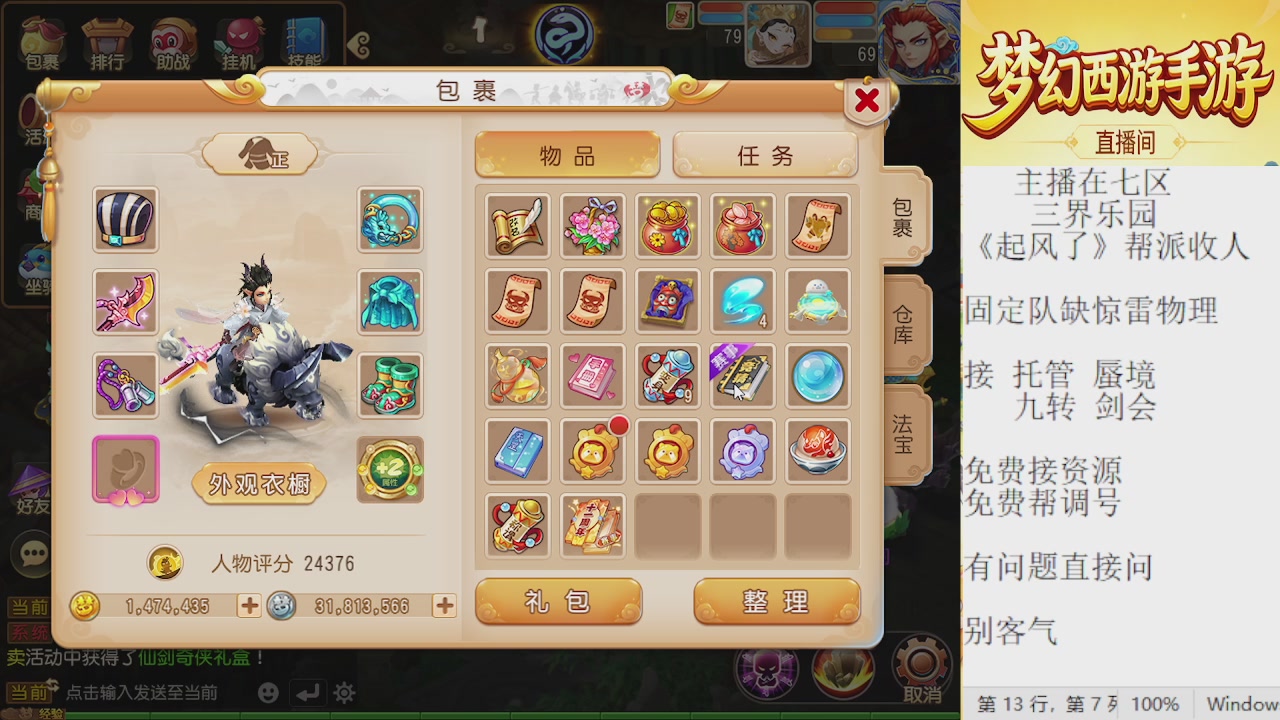Click the +2 属性 attribute icon
Screen dimensions: 1280x720
point(389,468)
